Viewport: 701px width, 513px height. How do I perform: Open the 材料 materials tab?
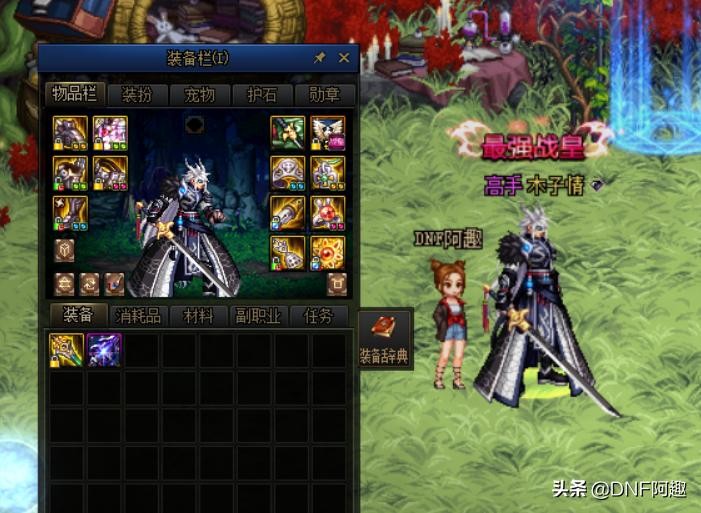(x=198, y=316)
